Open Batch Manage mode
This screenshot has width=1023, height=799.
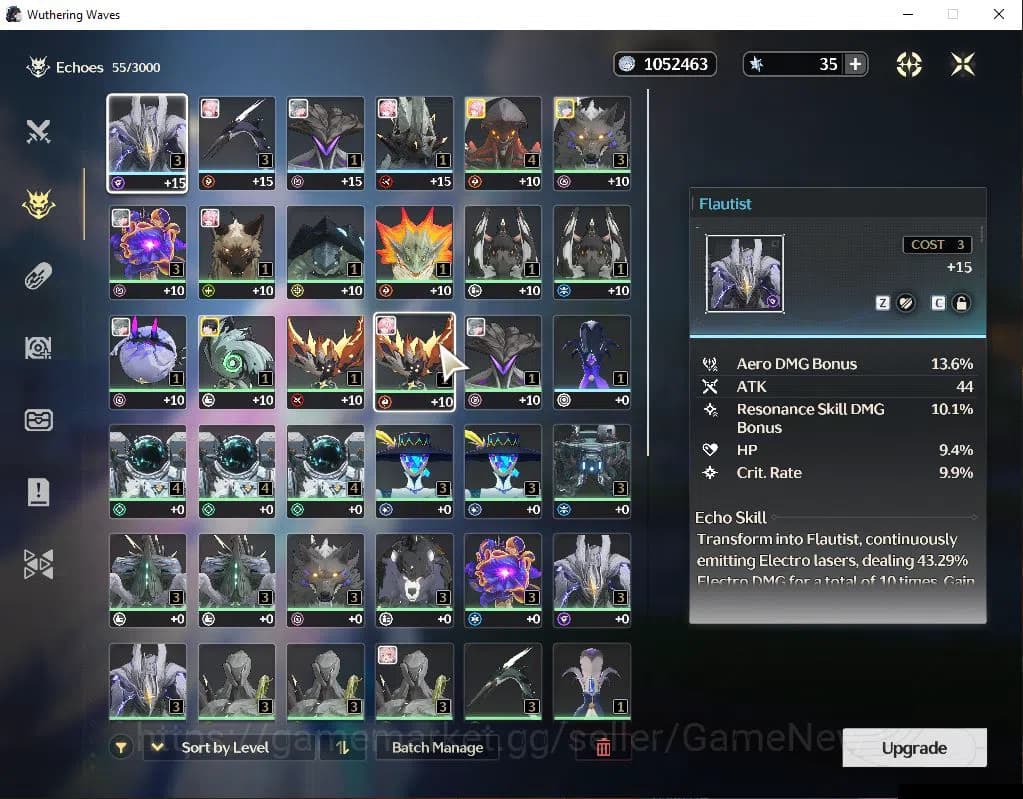point(437,747)
